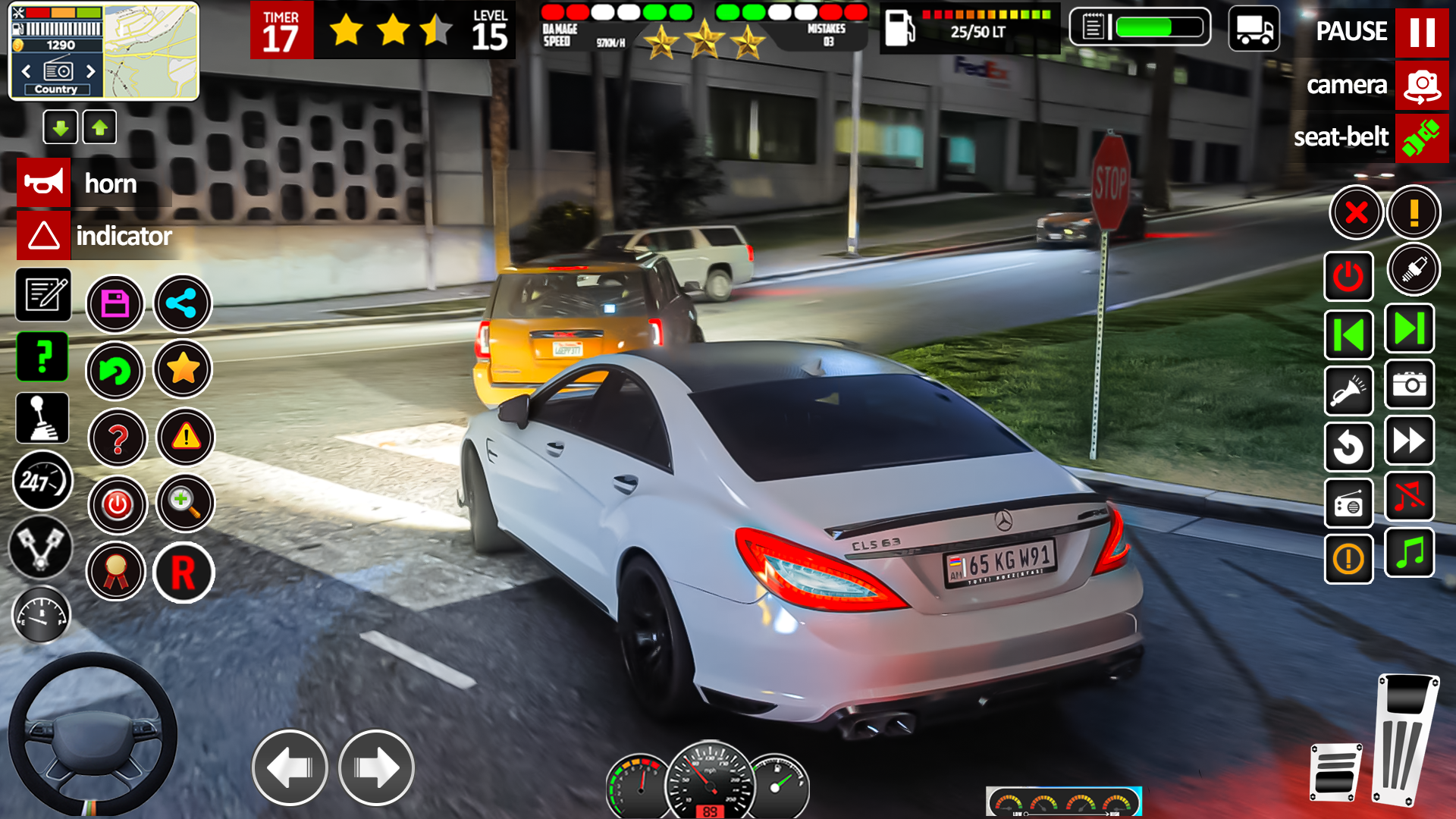Fasten the seat-belt
The height and width of the screenshot is (819, 1456).
[1422, 138]
